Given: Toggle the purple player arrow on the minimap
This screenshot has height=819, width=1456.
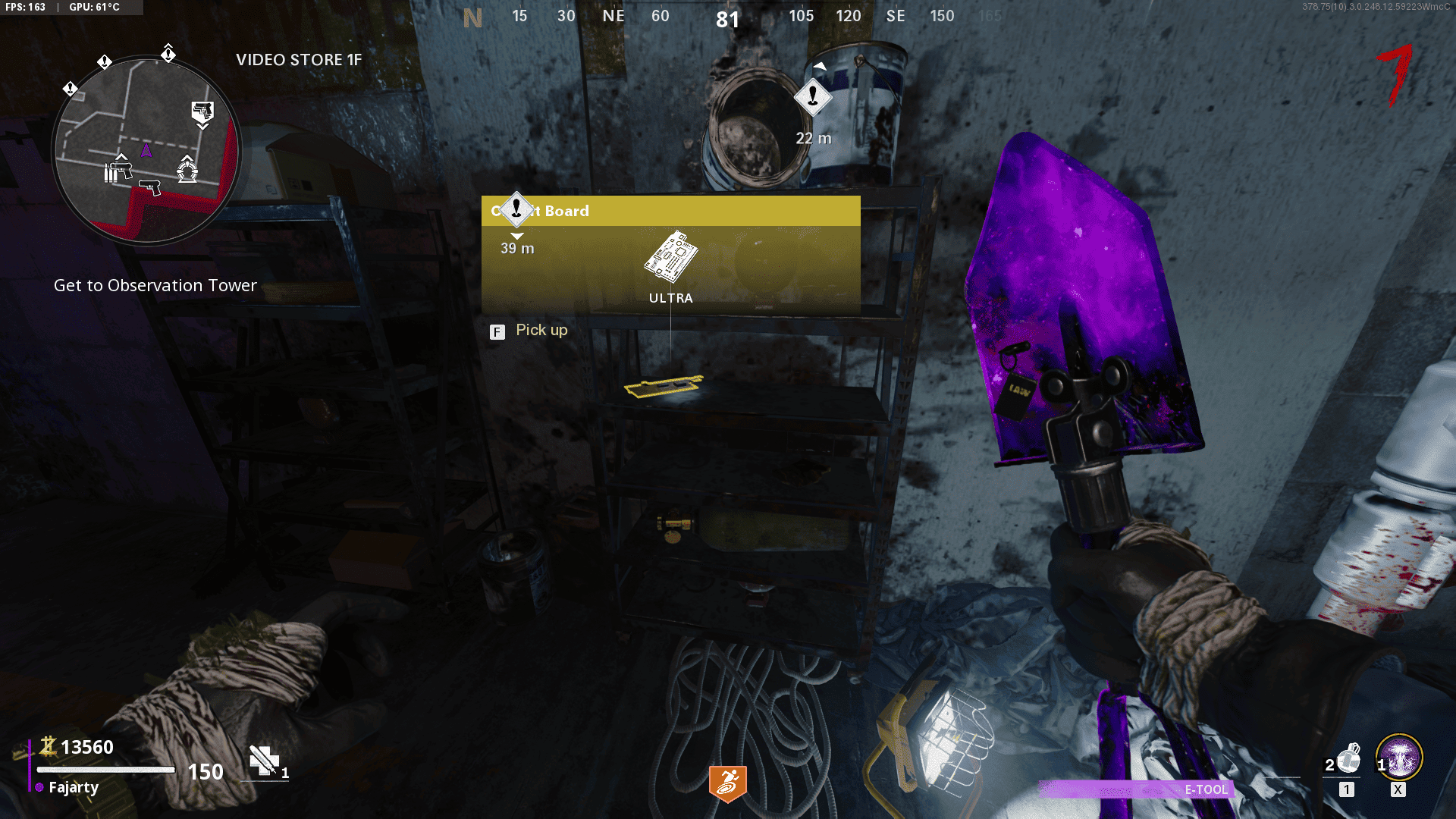Looking at the screenshot, I should click(147, 149).
